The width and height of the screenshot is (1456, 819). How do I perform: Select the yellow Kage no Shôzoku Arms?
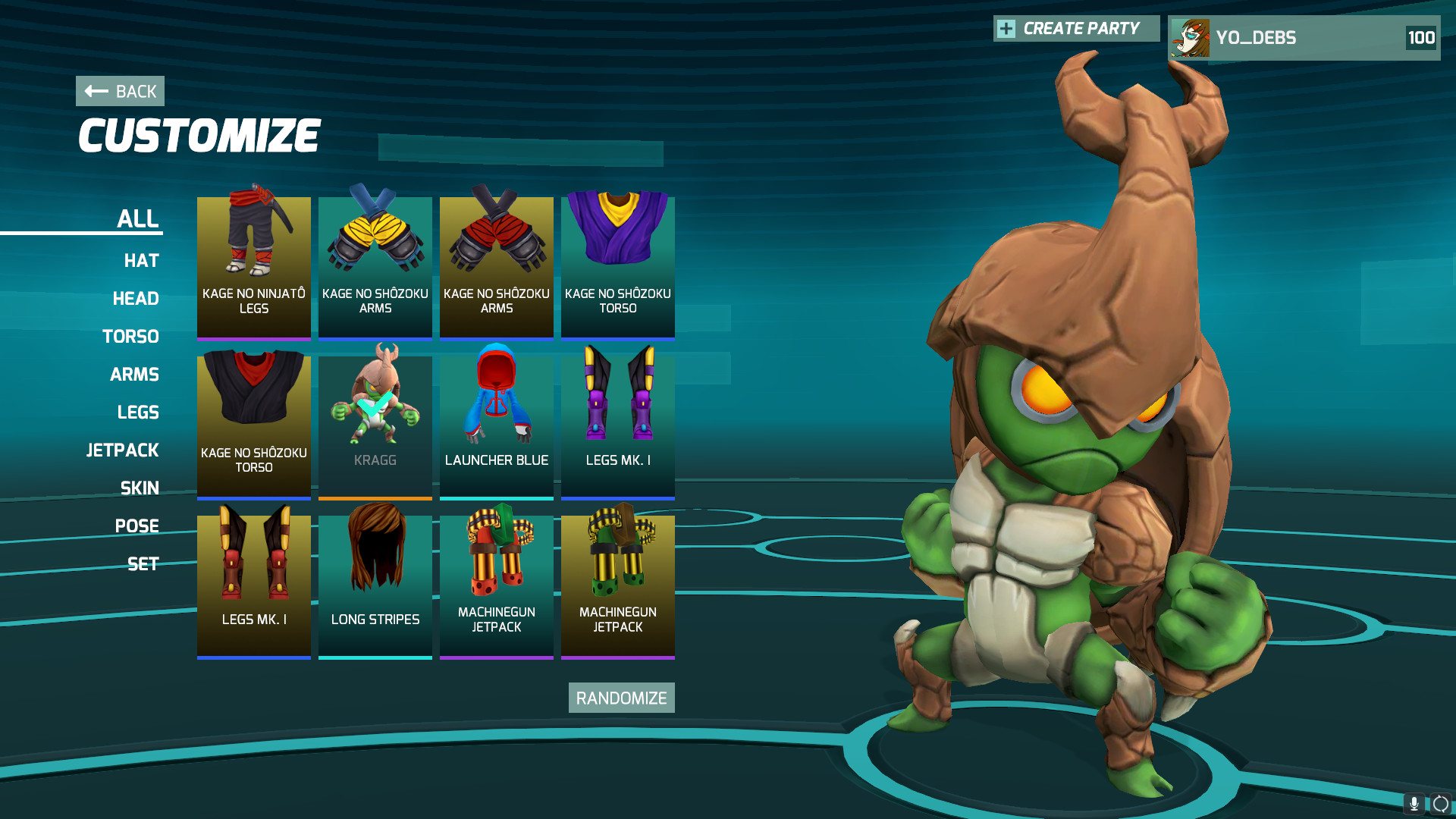pos(375,265)
